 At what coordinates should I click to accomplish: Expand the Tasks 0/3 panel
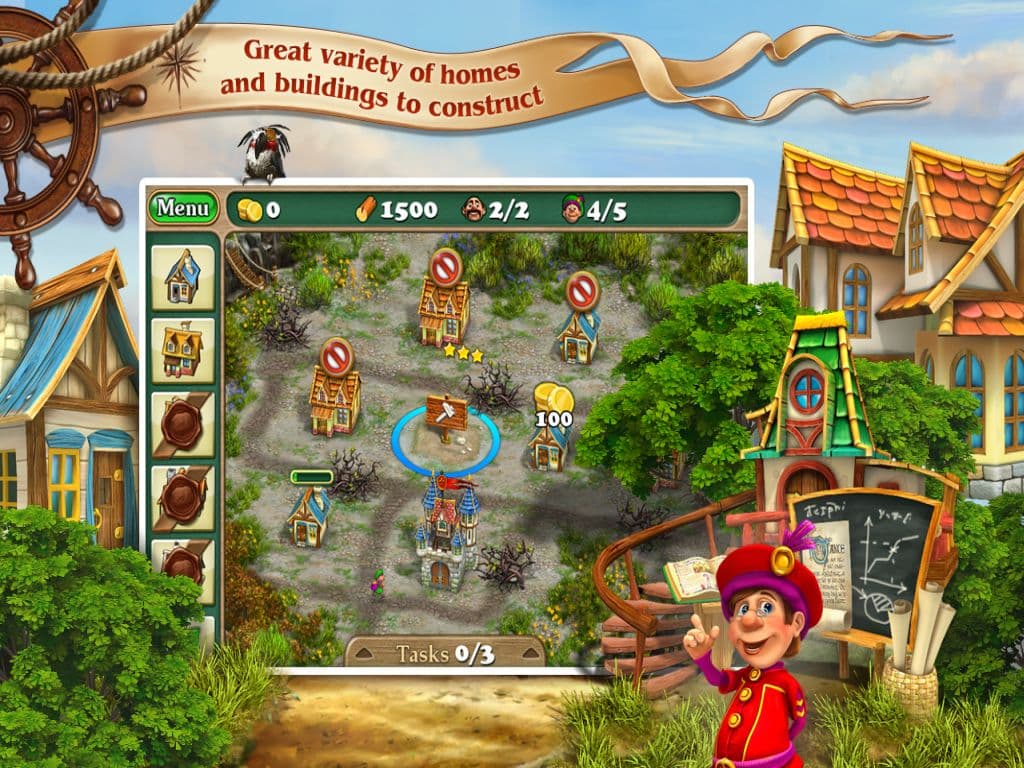445,654
